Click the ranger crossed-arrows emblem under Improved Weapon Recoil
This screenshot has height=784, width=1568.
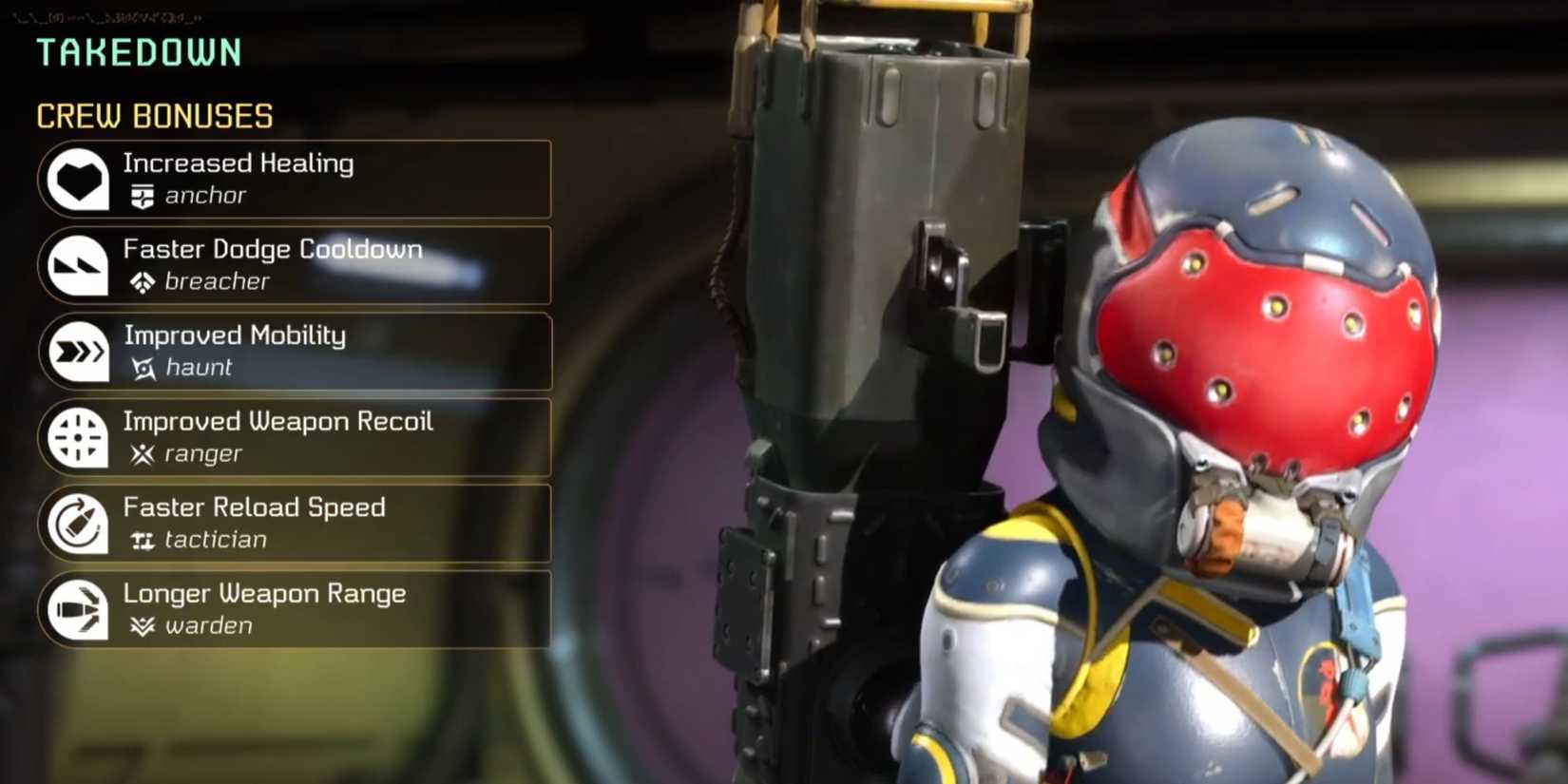click(x=143, y=454)
